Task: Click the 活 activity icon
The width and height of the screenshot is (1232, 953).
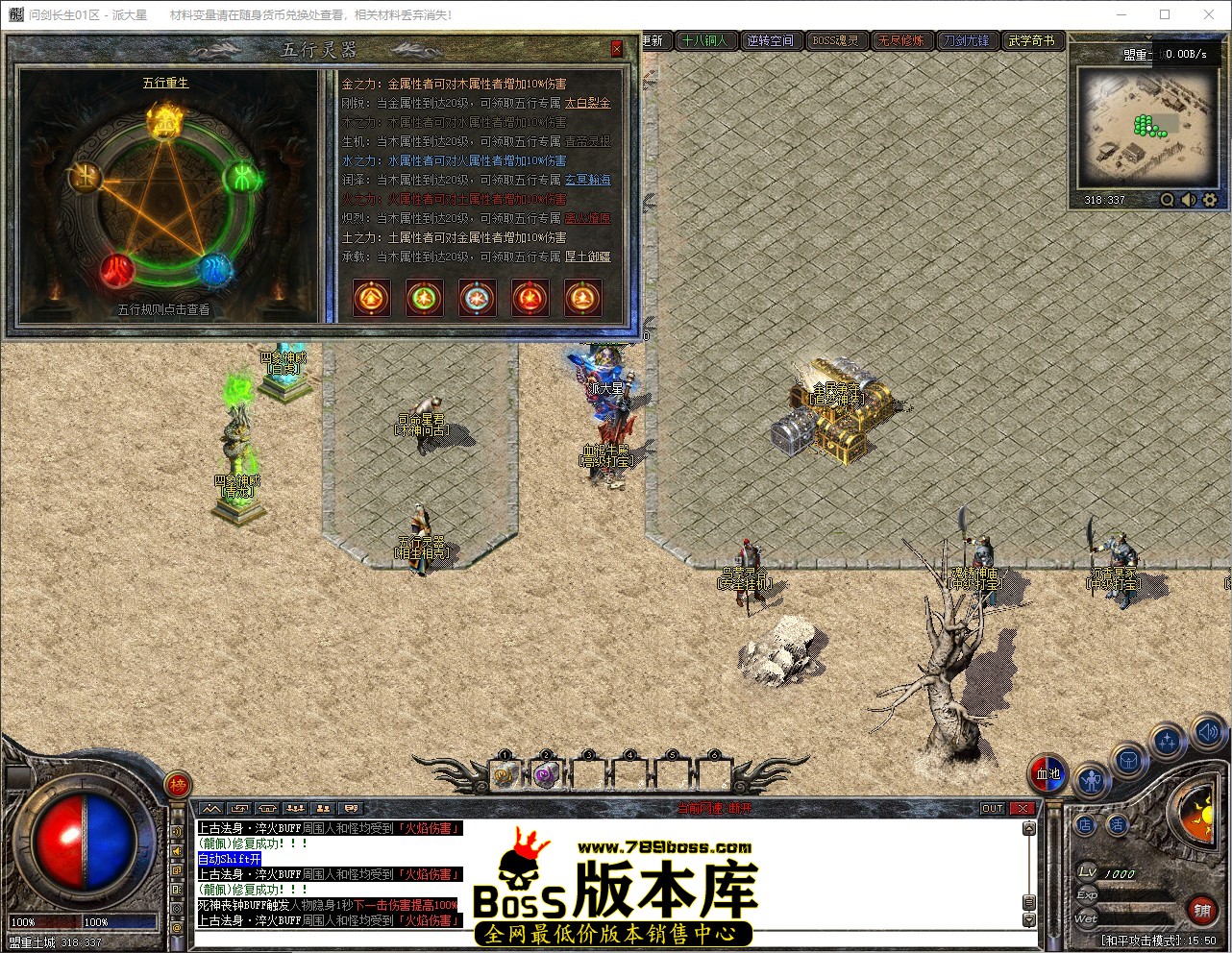Action: tap(1119, 823)
